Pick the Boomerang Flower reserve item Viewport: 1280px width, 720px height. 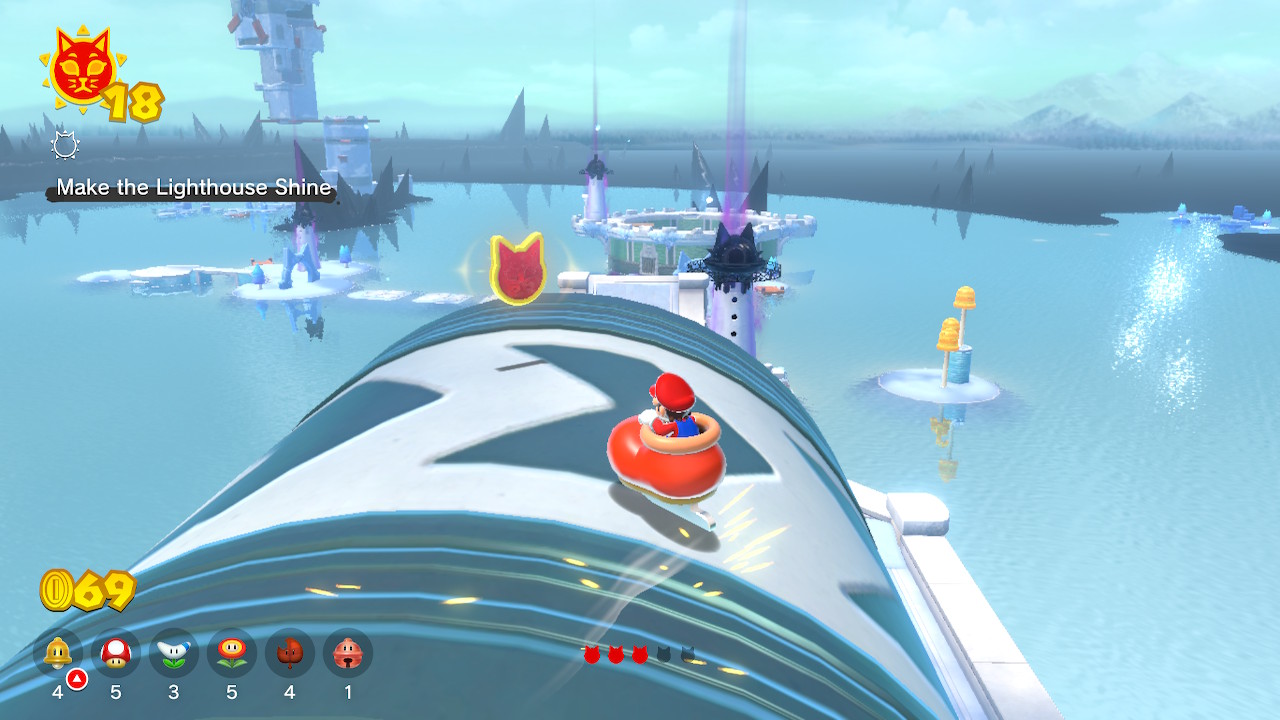pyautogui.click(x=174, y=654)
